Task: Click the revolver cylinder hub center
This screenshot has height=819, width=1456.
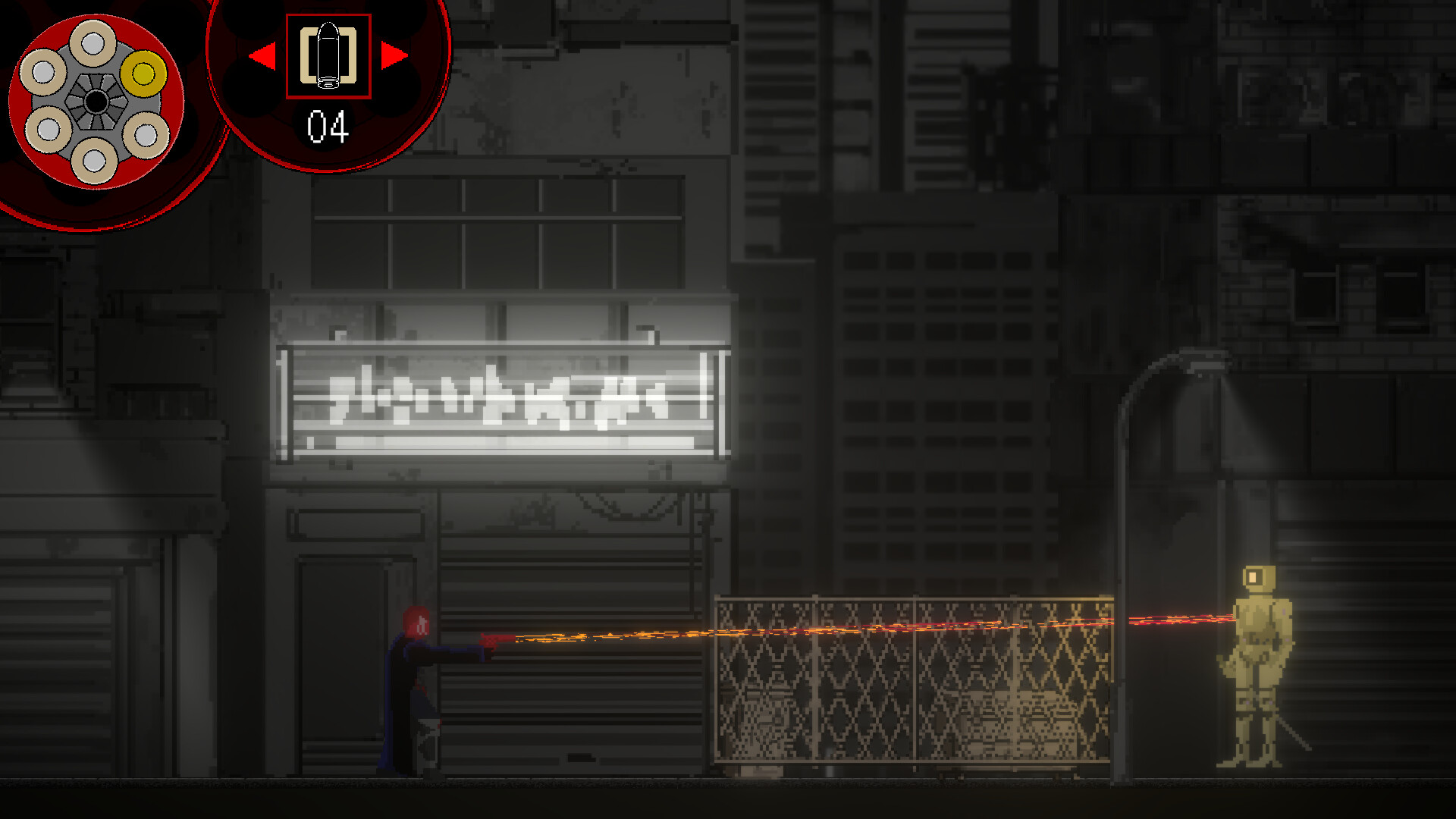Action: (x=95, y=102)
